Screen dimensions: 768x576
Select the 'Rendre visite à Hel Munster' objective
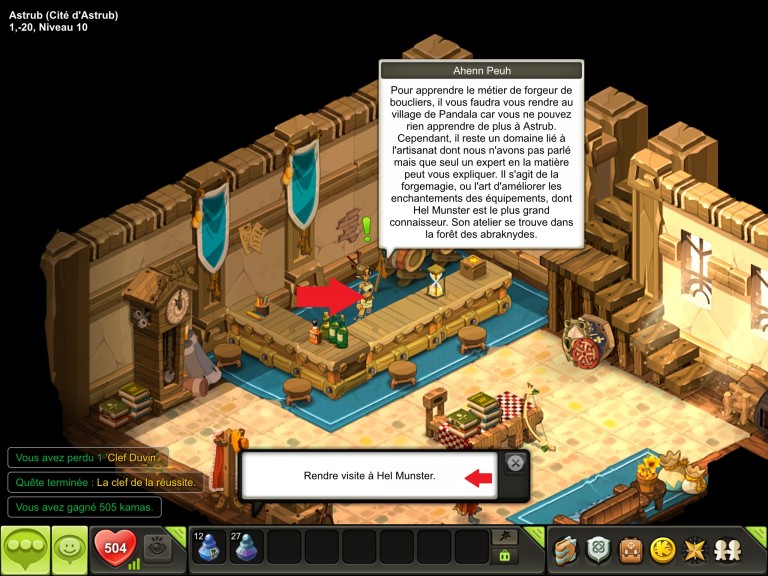click(x=370, y=476)
